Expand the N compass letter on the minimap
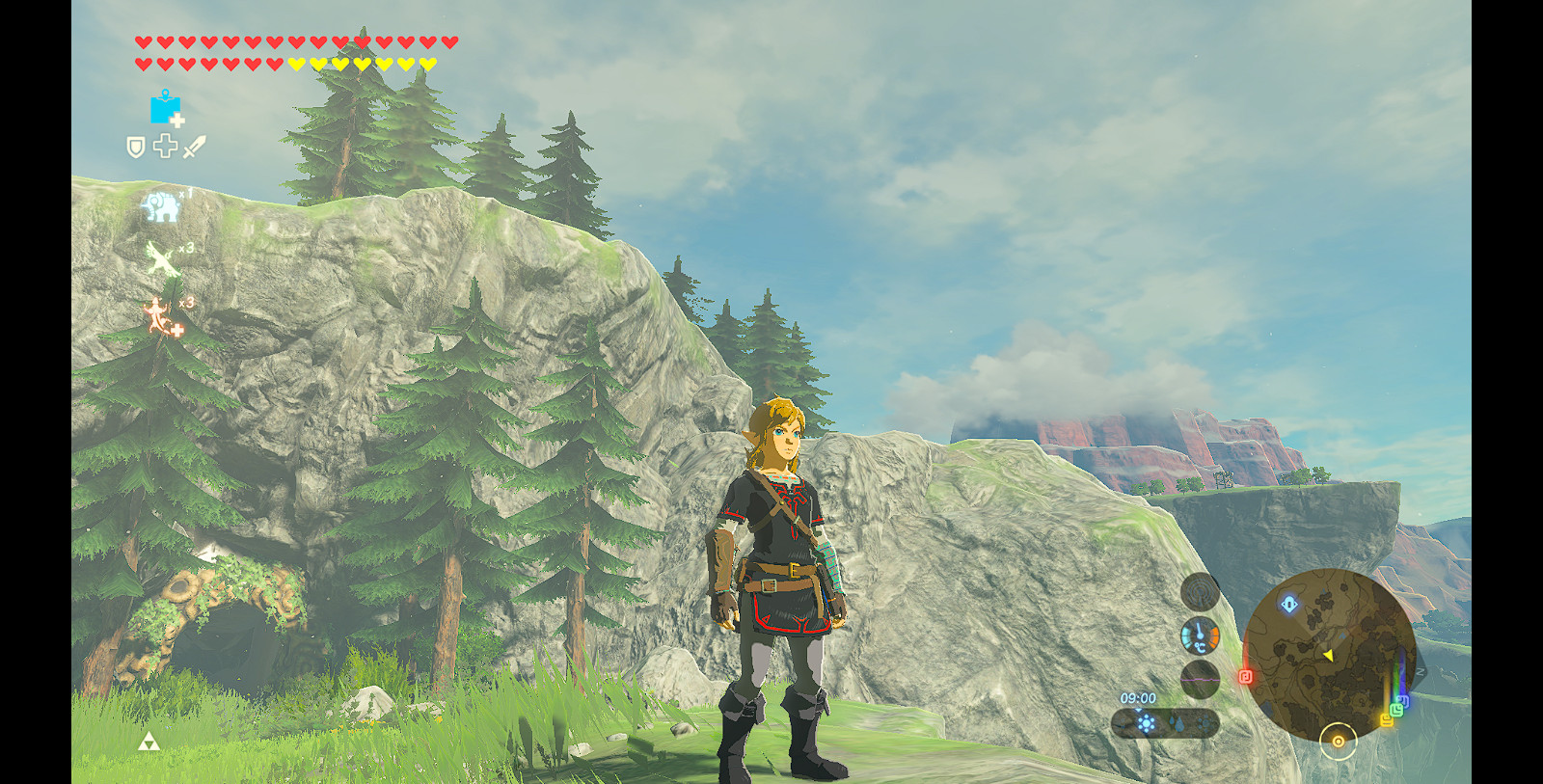Screen dimensions: 1543x784 pos(1419,672)
